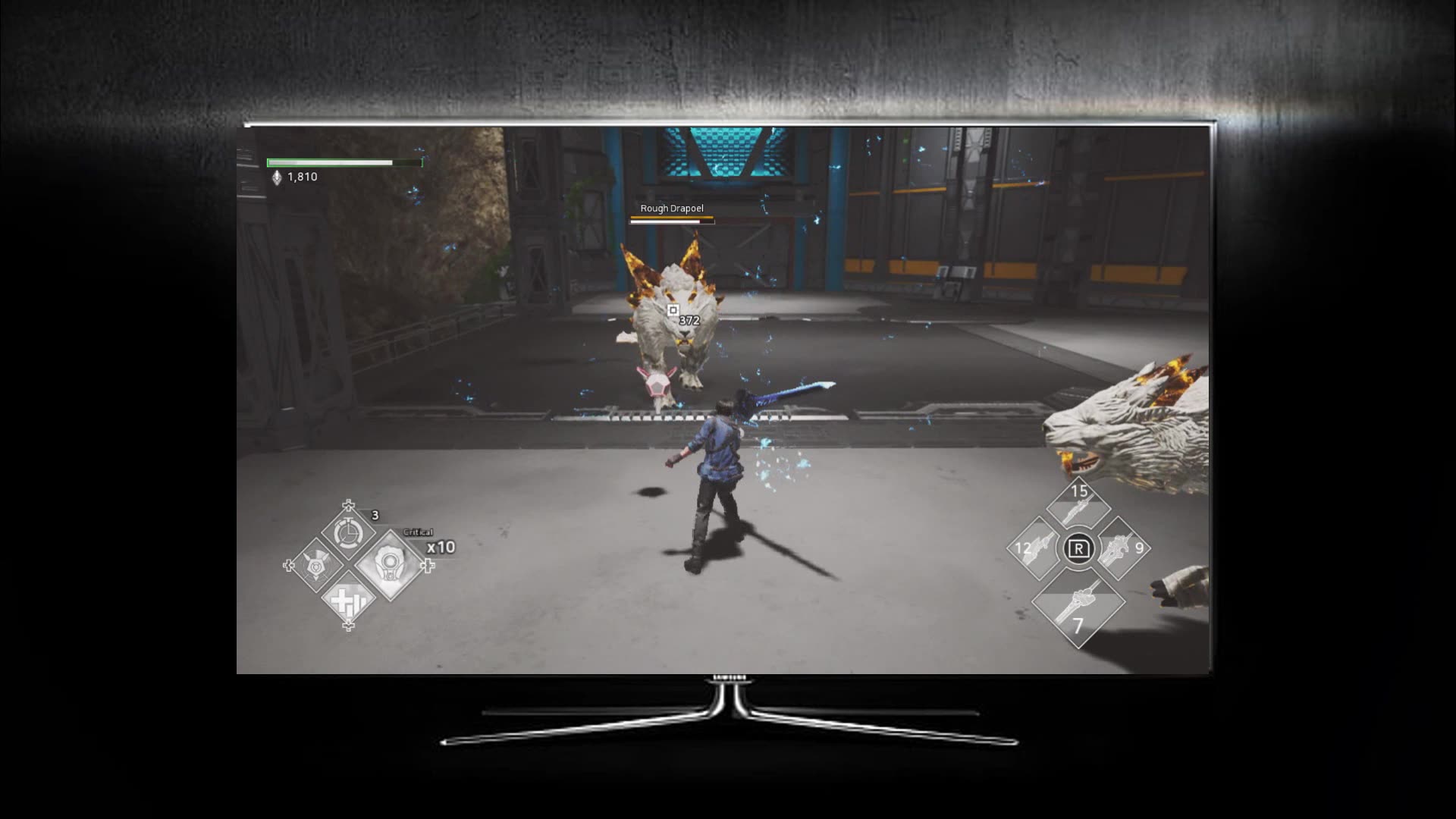Click the 372 damage number on the enemy
This screenshot has height=819, width=1456.
(687, 319)
